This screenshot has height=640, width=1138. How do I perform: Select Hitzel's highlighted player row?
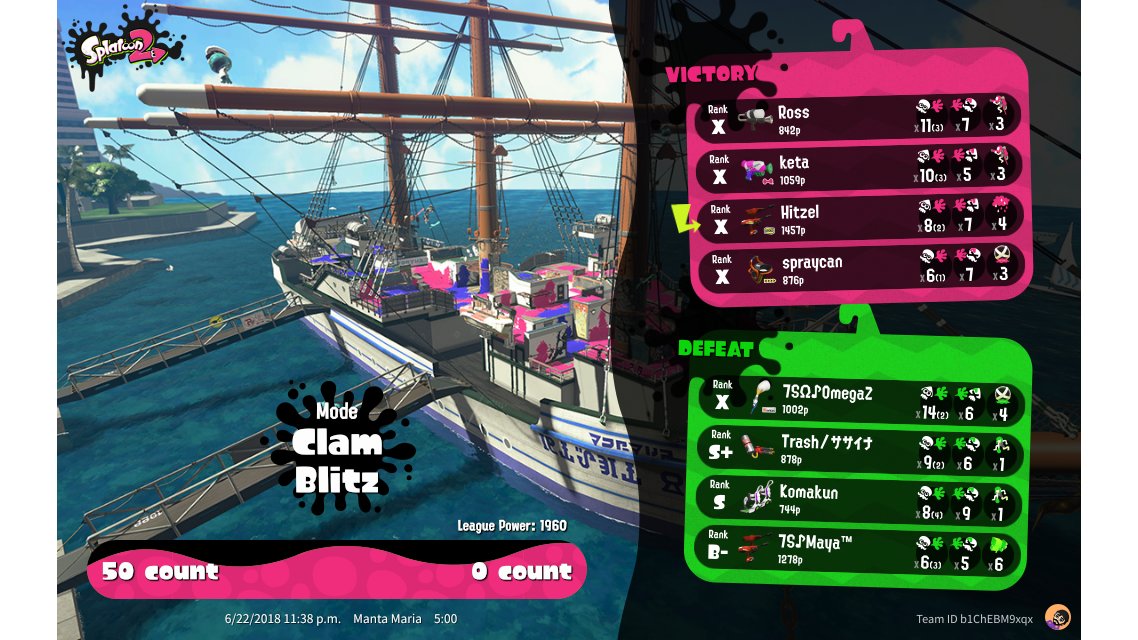[x=858, y=218]
